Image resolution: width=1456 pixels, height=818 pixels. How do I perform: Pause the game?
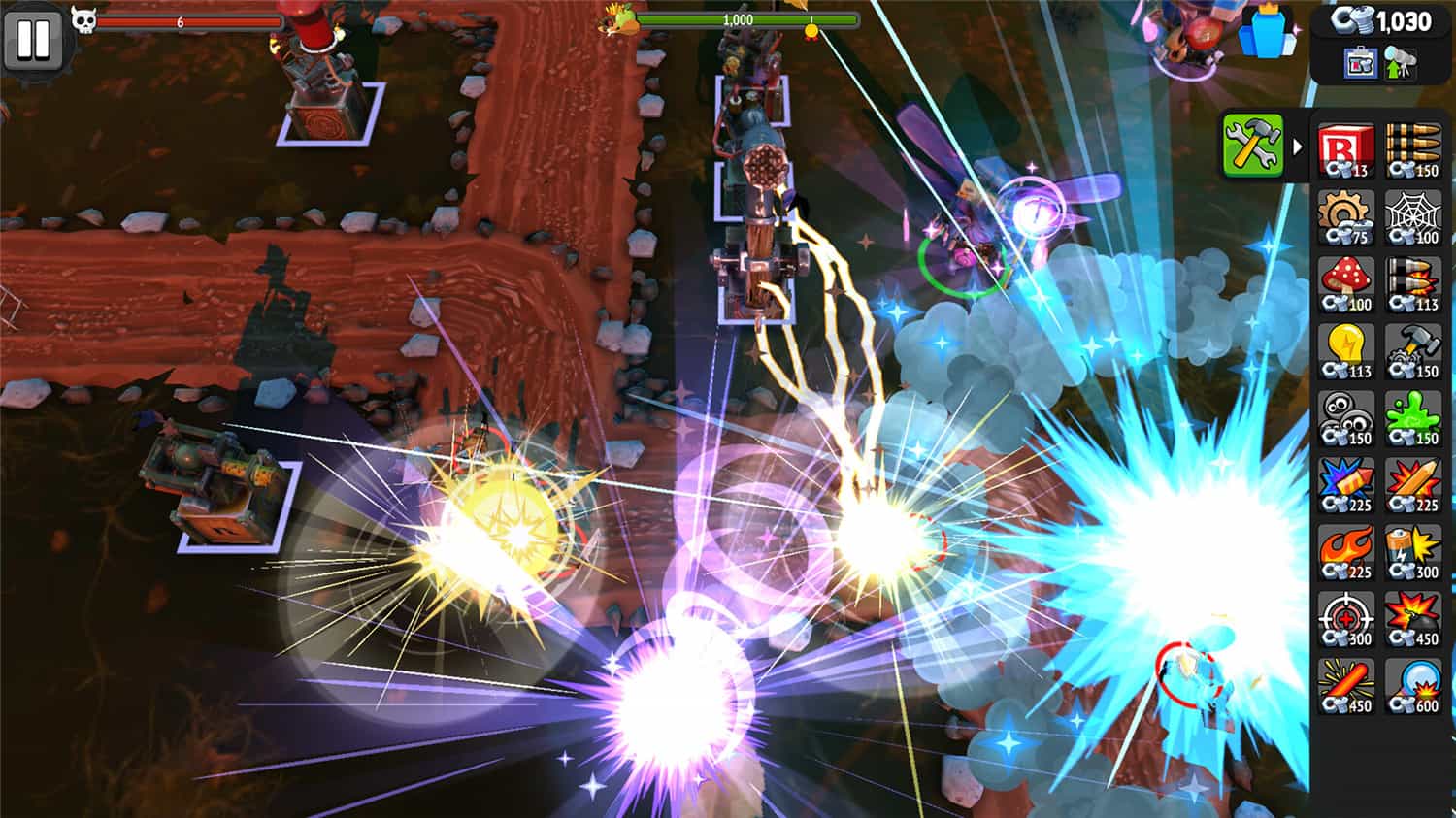point(33,41)
